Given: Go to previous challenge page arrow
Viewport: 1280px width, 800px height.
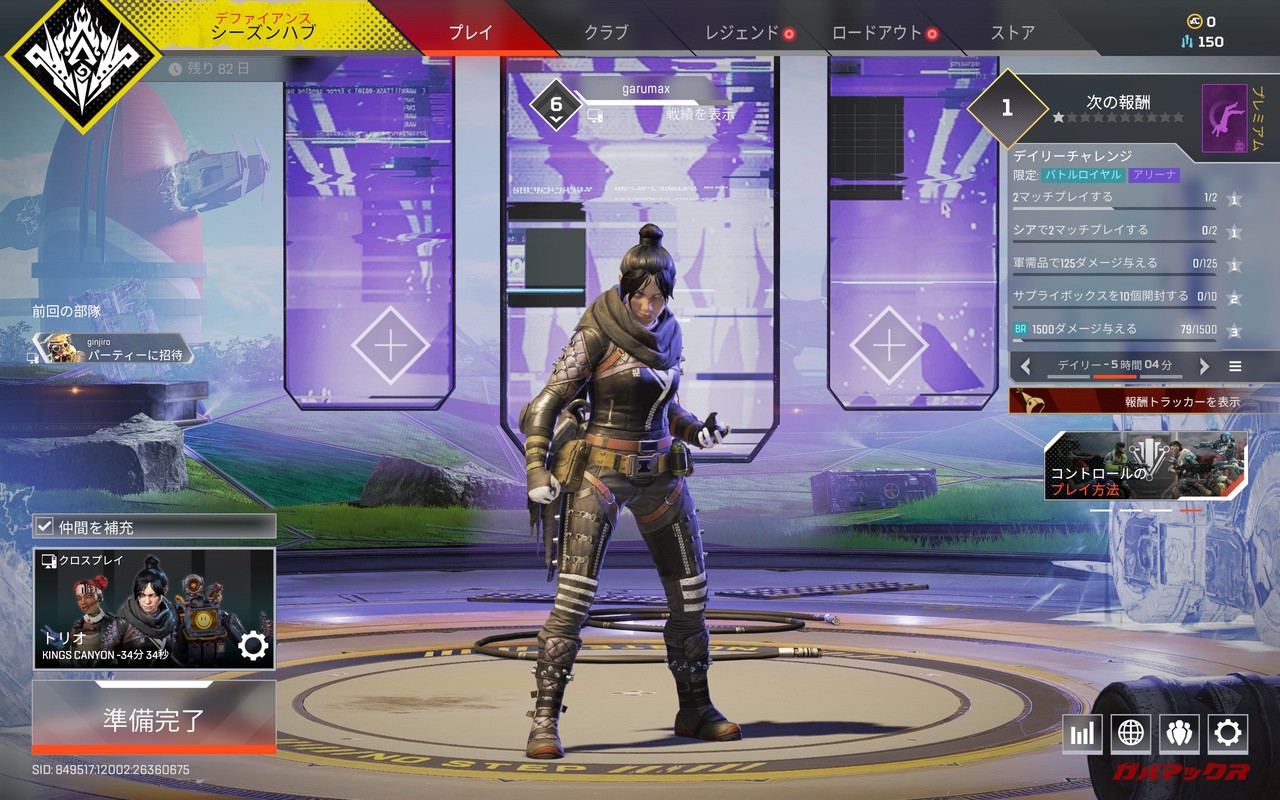Looking at the screenshot, I should click(x=1025, y=366).
